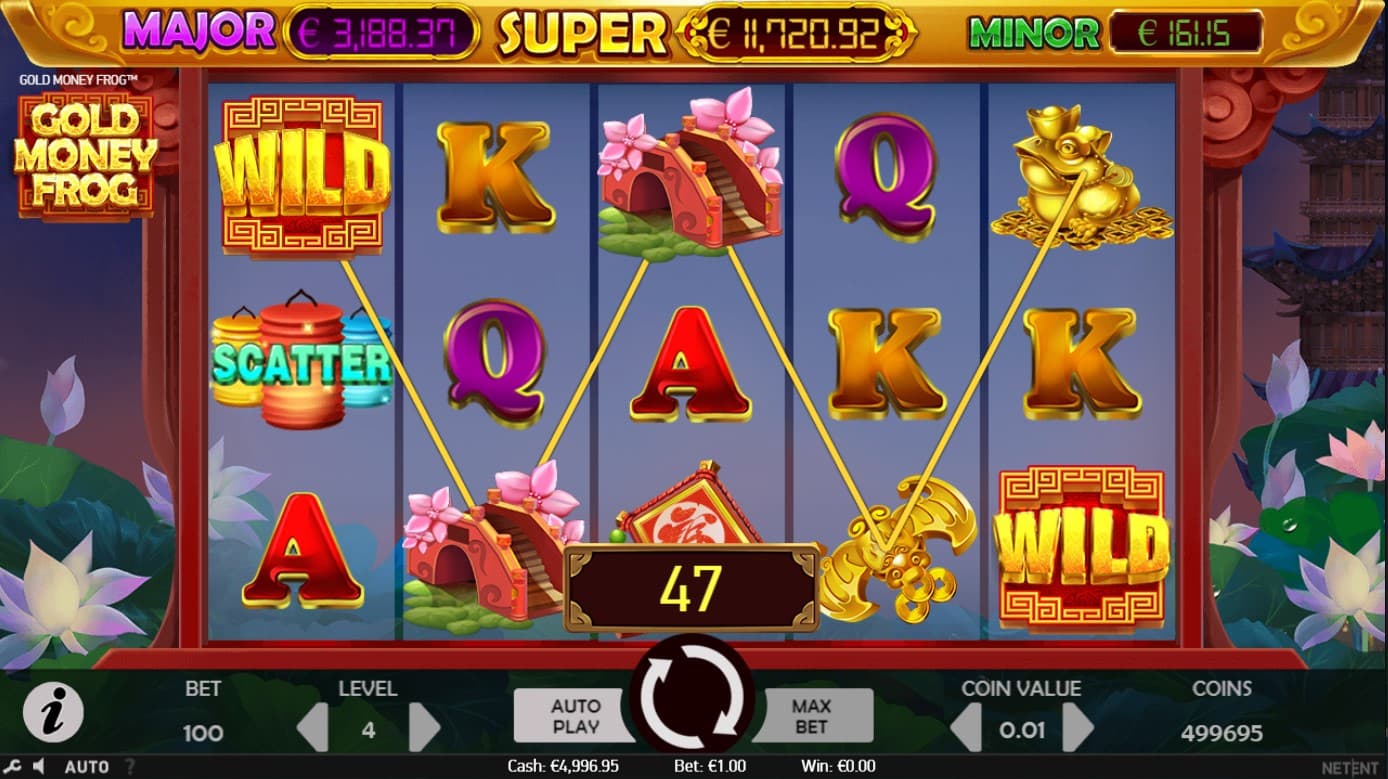Lower the coin value
Viewport: 1388px width, 779px height.
[966, 727]
